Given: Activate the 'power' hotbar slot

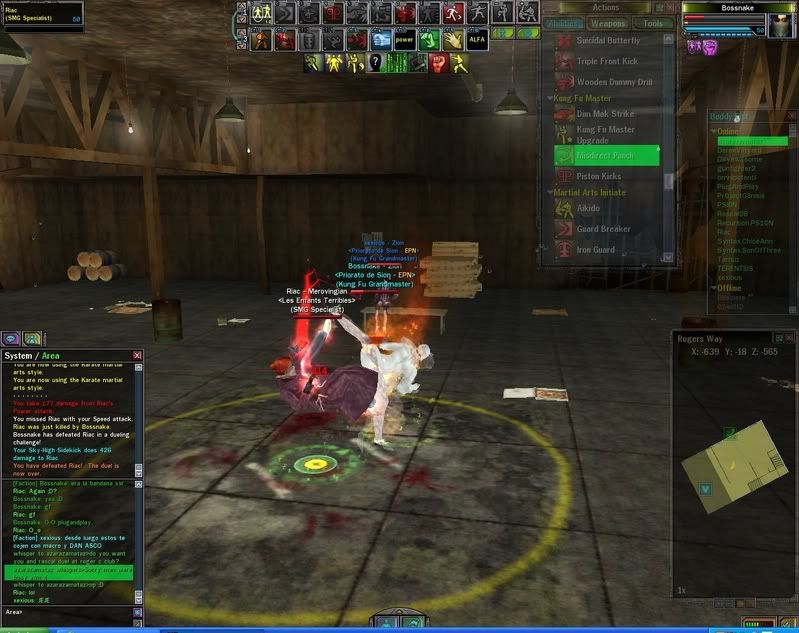Looking at the screenshot, I should 404,41.
